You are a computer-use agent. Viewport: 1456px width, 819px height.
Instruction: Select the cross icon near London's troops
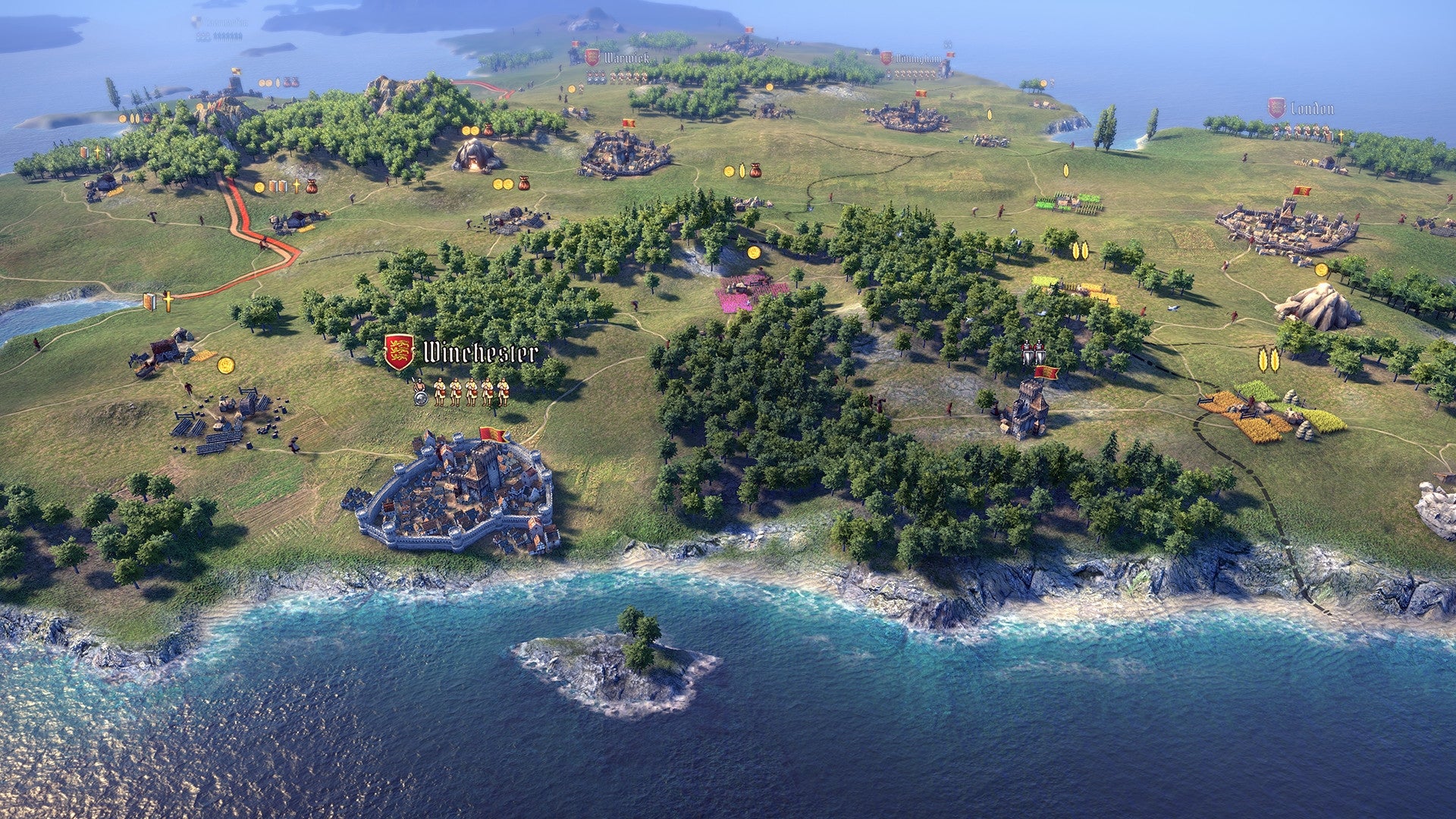coord(1341,135)
